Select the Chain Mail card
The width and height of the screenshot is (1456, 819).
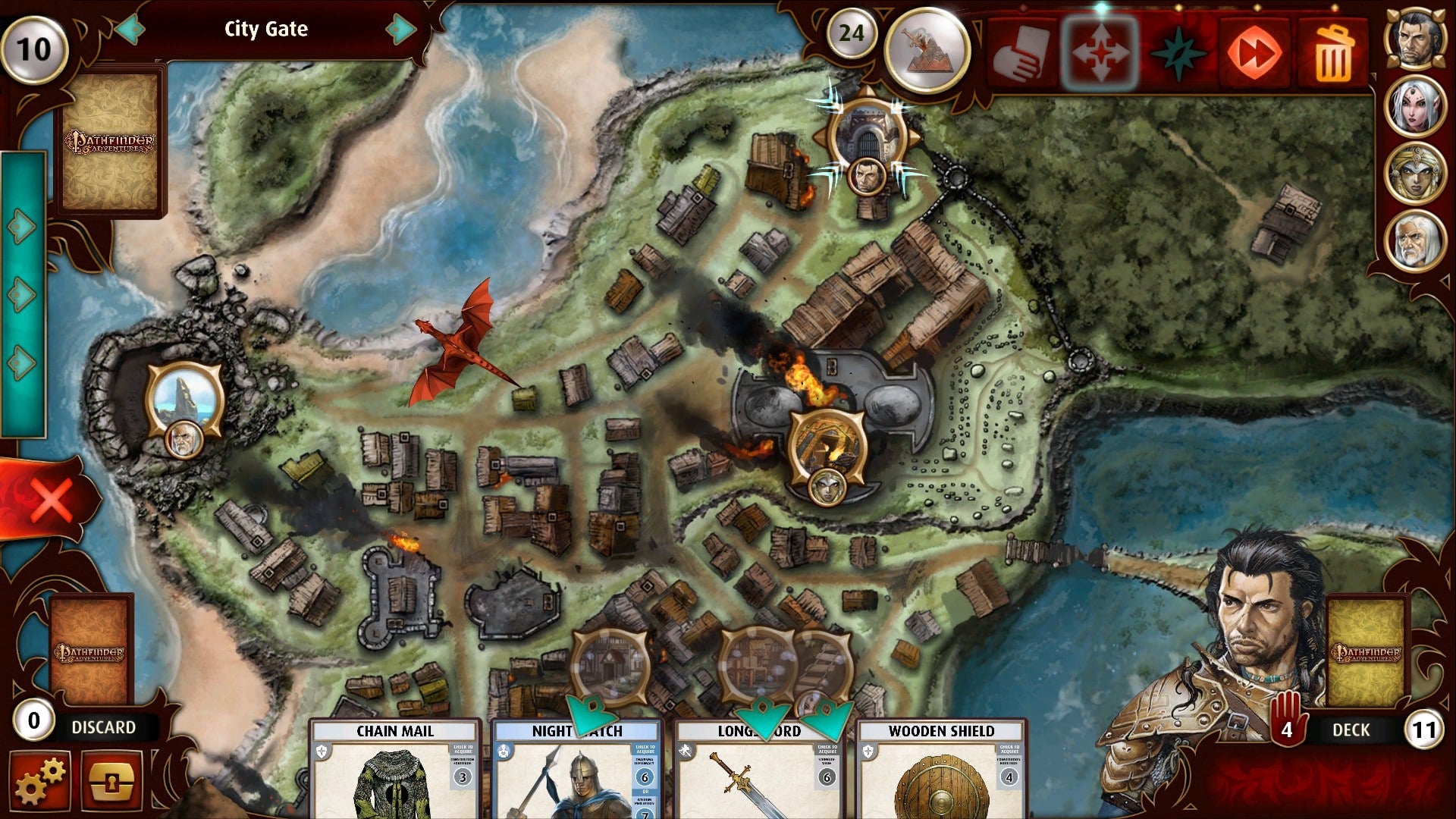(395, 770)
